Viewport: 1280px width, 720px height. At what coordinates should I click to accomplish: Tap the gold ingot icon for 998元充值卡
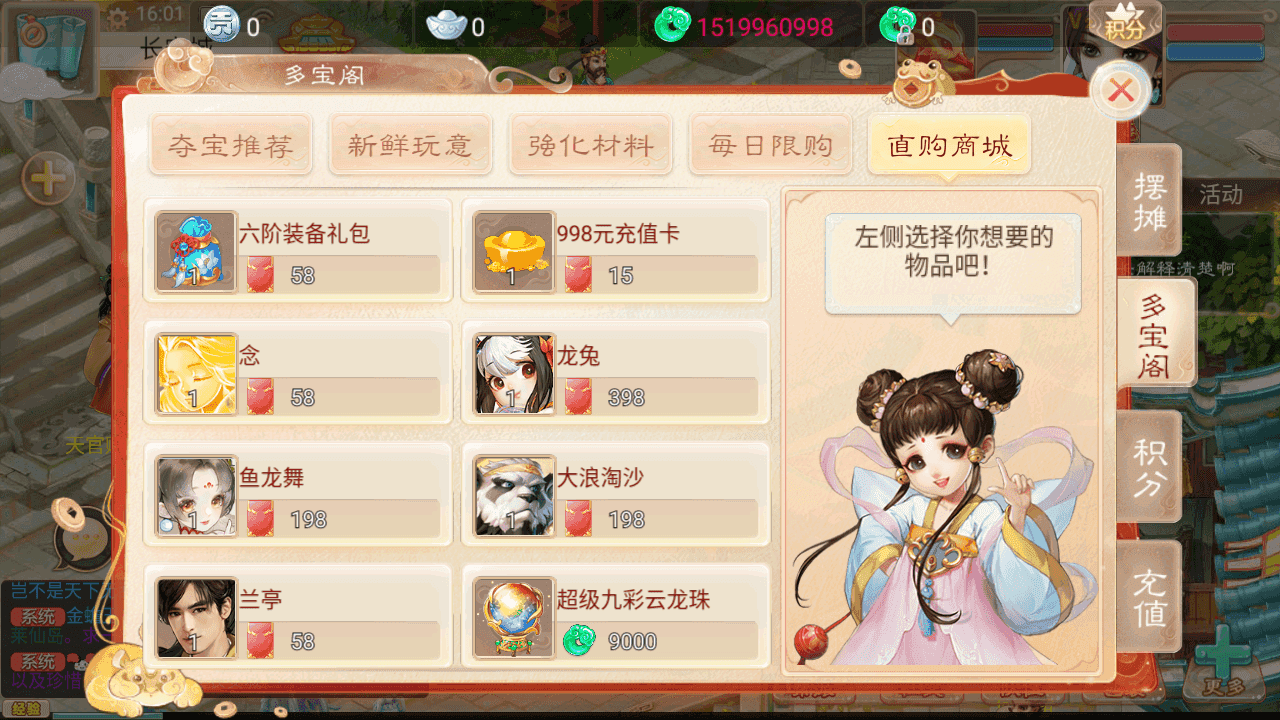point(513,253)
